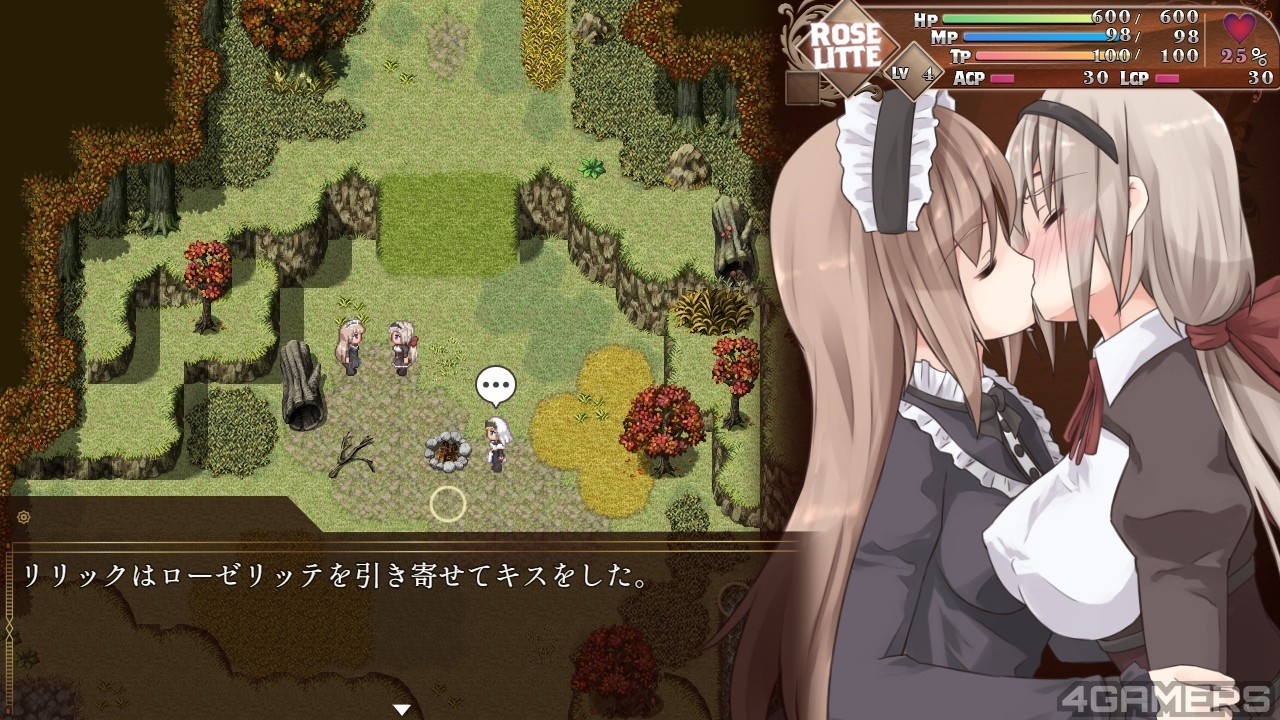Select the Rose Litte name emblem
This screenshot has width=1280, height=720.
point(845,46)
